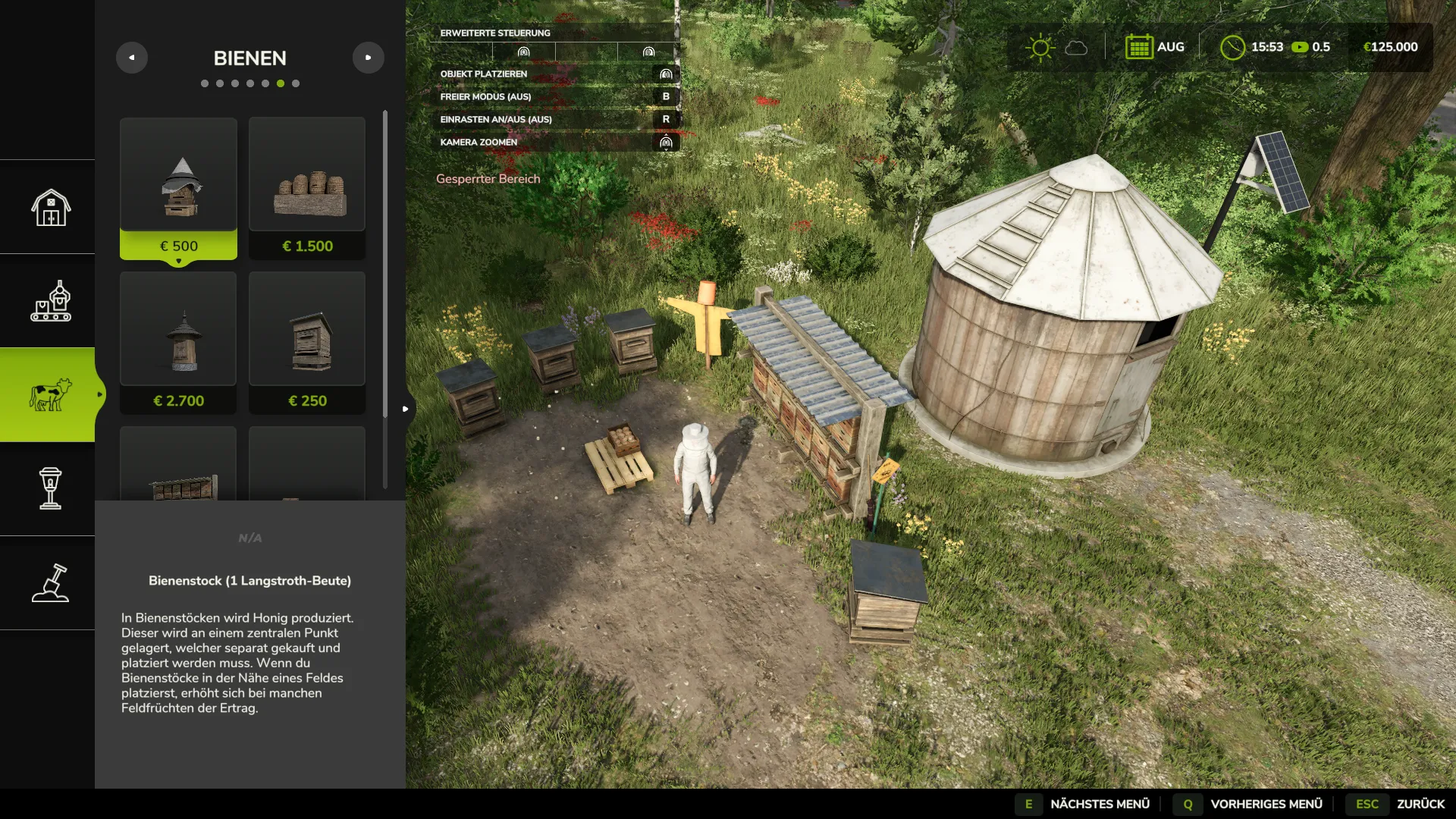Click the item list scrollbar

pos(385,262)
